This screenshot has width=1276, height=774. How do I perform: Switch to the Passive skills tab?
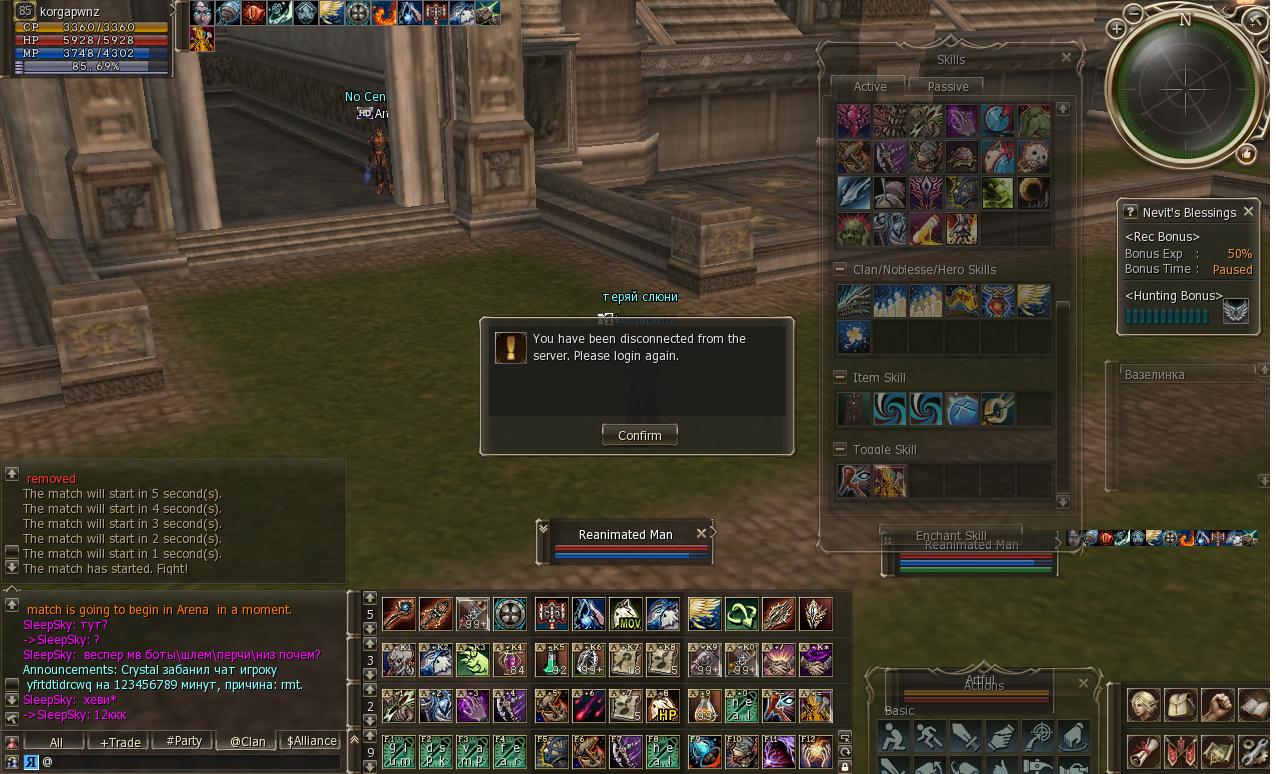click(x=947, y=87)
